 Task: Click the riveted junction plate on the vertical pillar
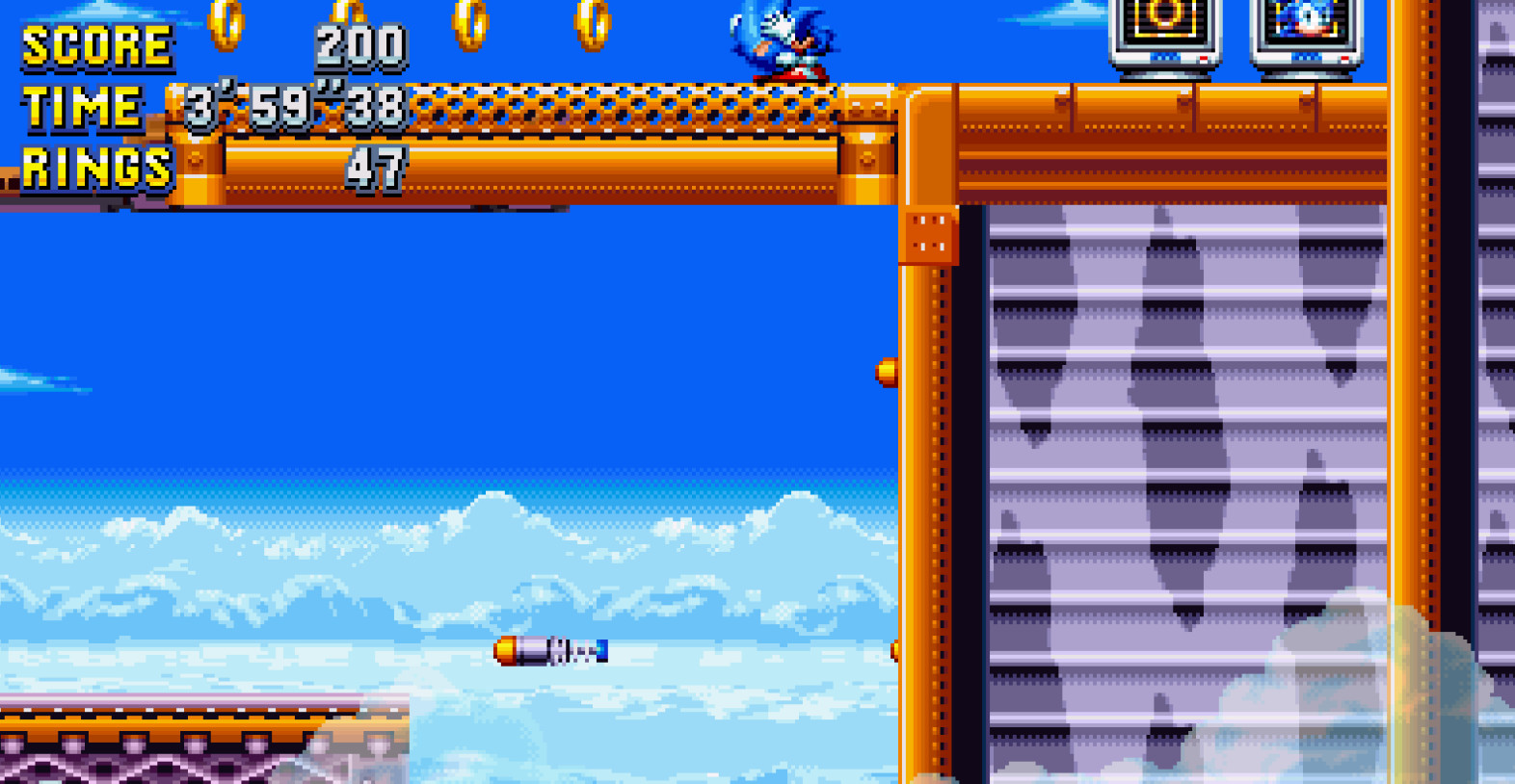click(x=927, y=239)
